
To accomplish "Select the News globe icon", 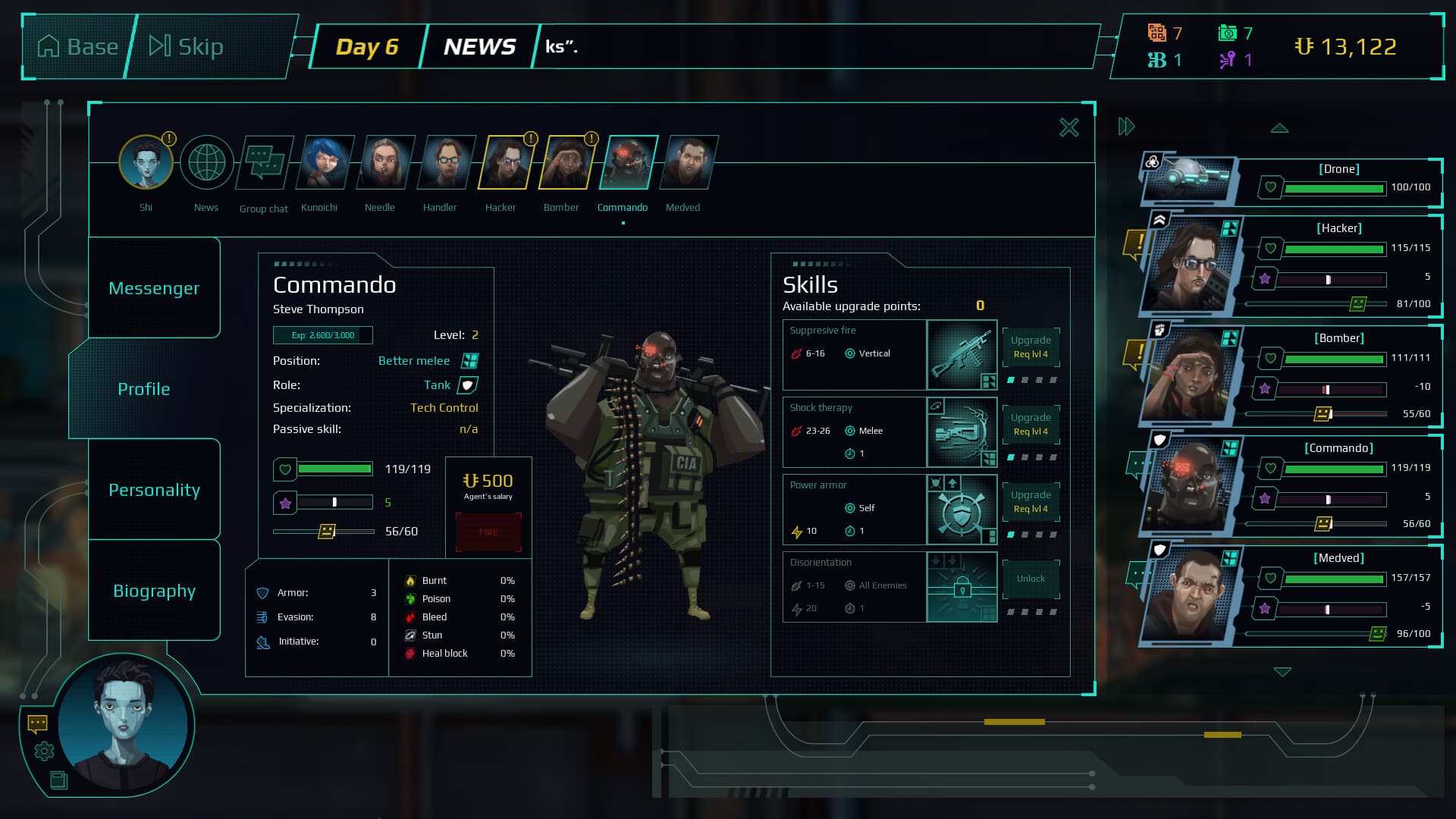I will (x=206, y=162).
